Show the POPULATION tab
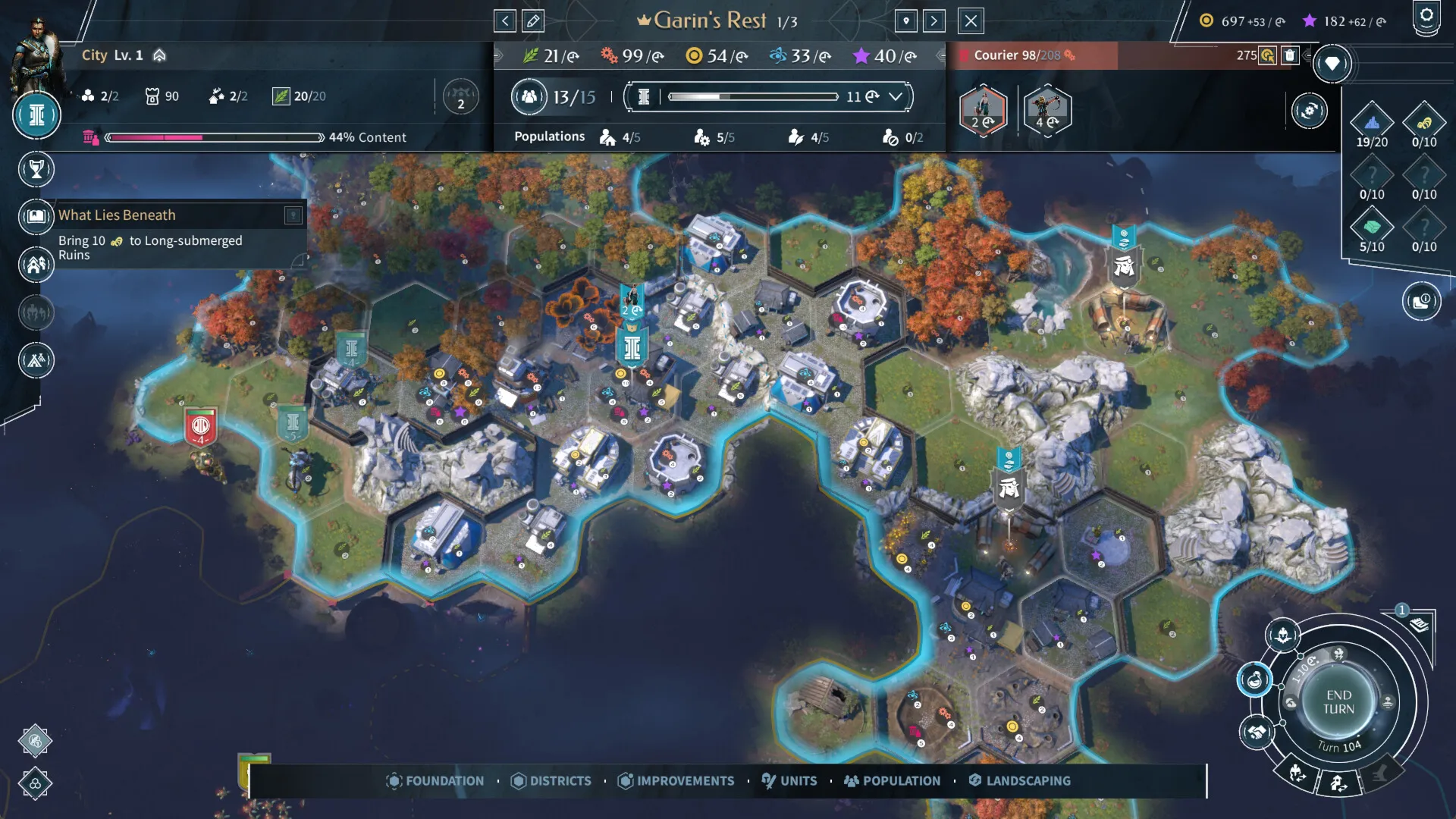1456x819 pixels. coord(893,780)
